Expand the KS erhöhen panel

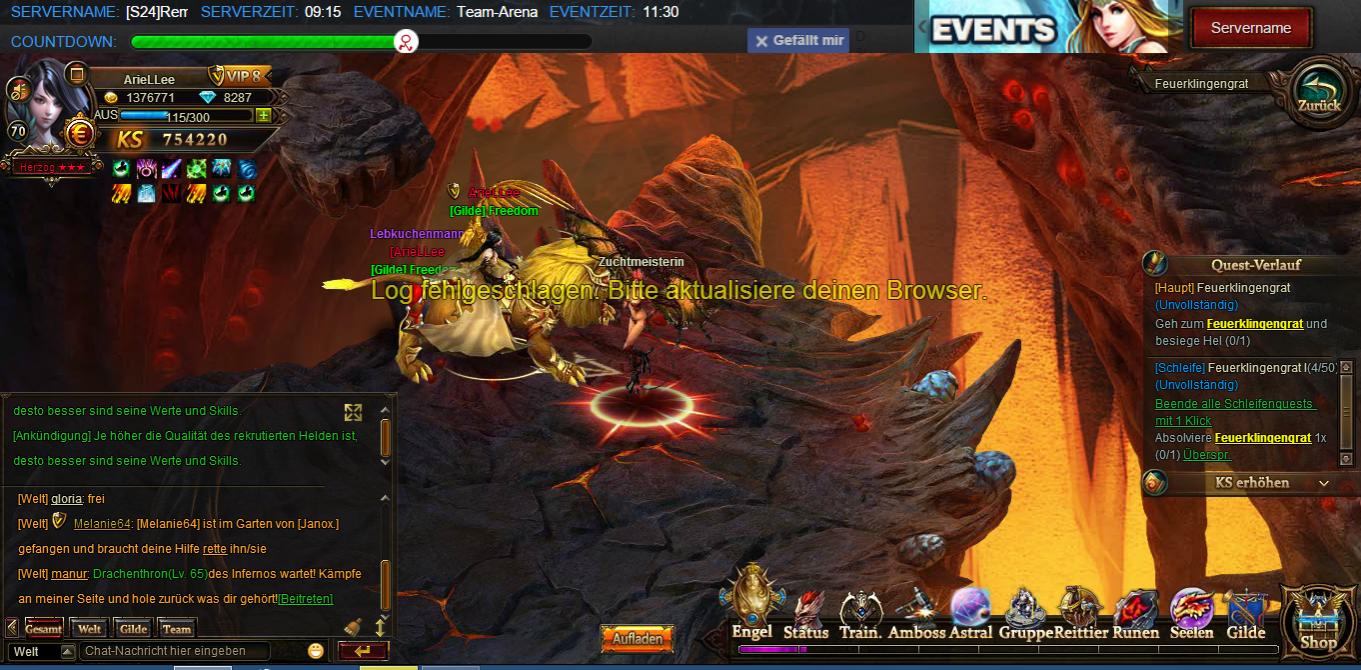coord(1324,483)
